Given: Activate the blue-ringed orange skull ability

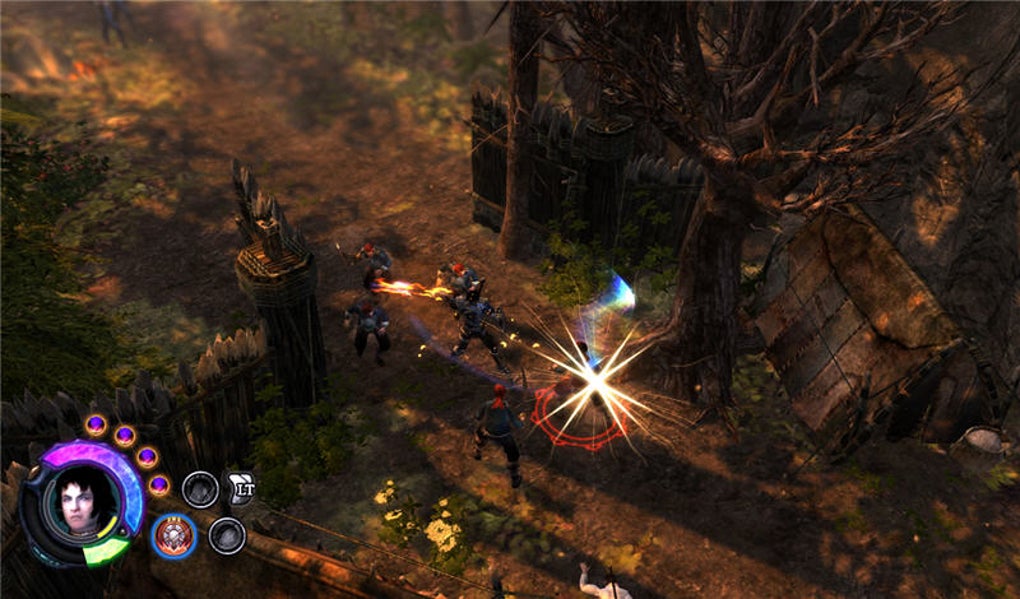Looking at the screenshot, I should (173, 536).
